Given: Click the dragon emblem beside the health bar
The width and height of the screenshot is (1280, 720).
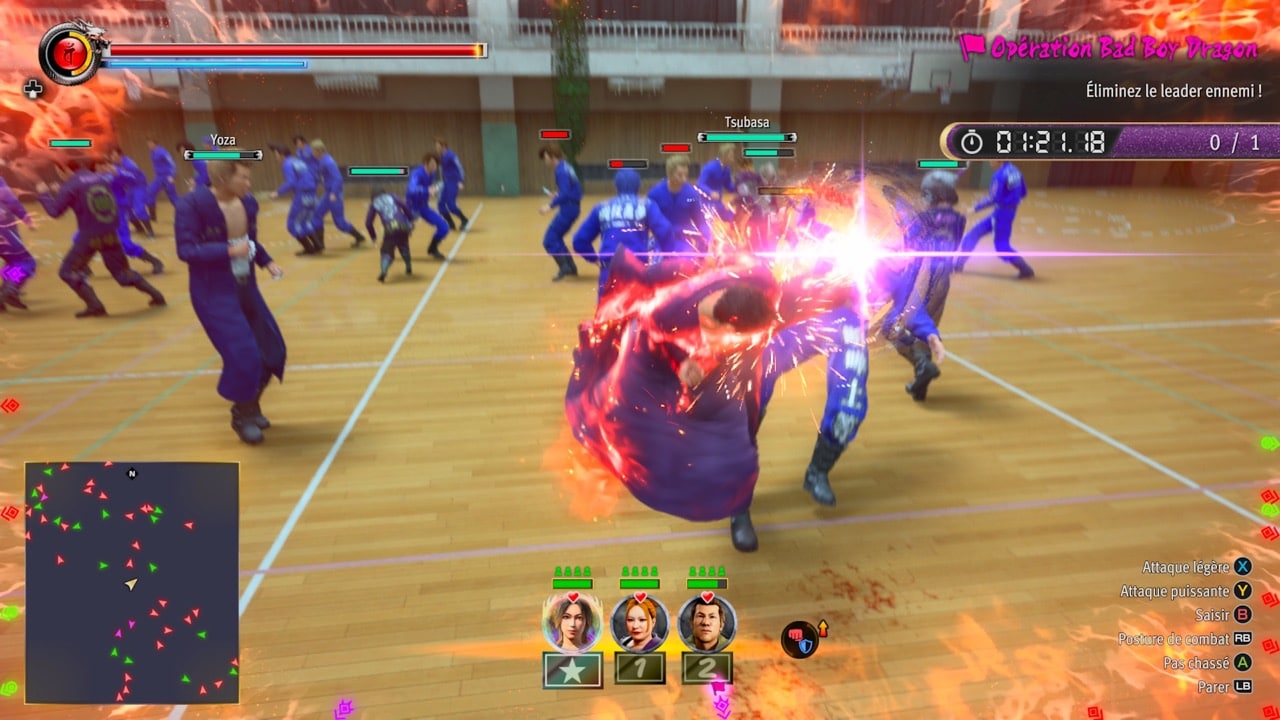Looking at the screenshot, I should [71, 53].
